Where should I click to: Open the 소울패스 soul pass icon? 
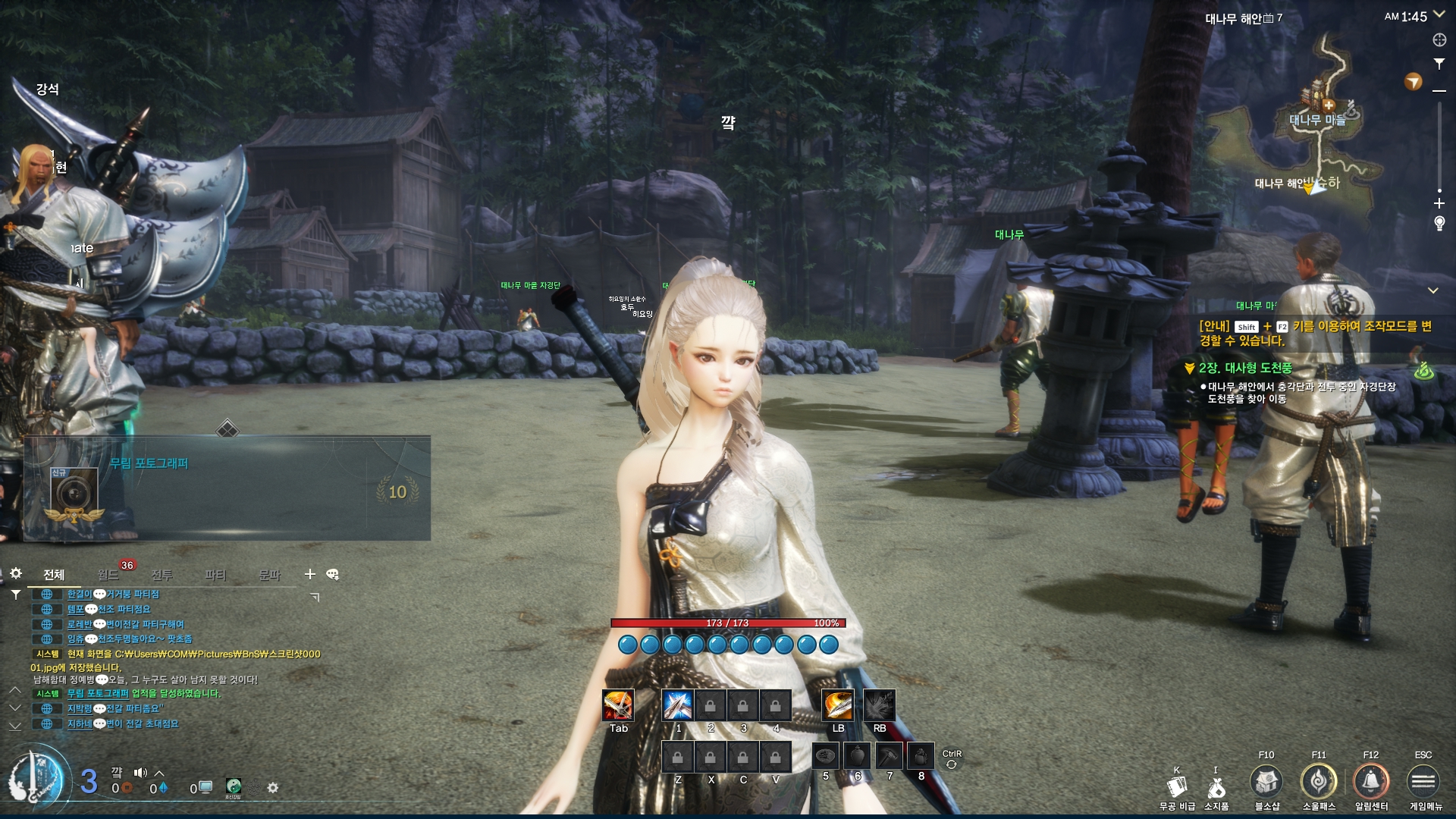pyautogui.click(x=1319, y=782)
